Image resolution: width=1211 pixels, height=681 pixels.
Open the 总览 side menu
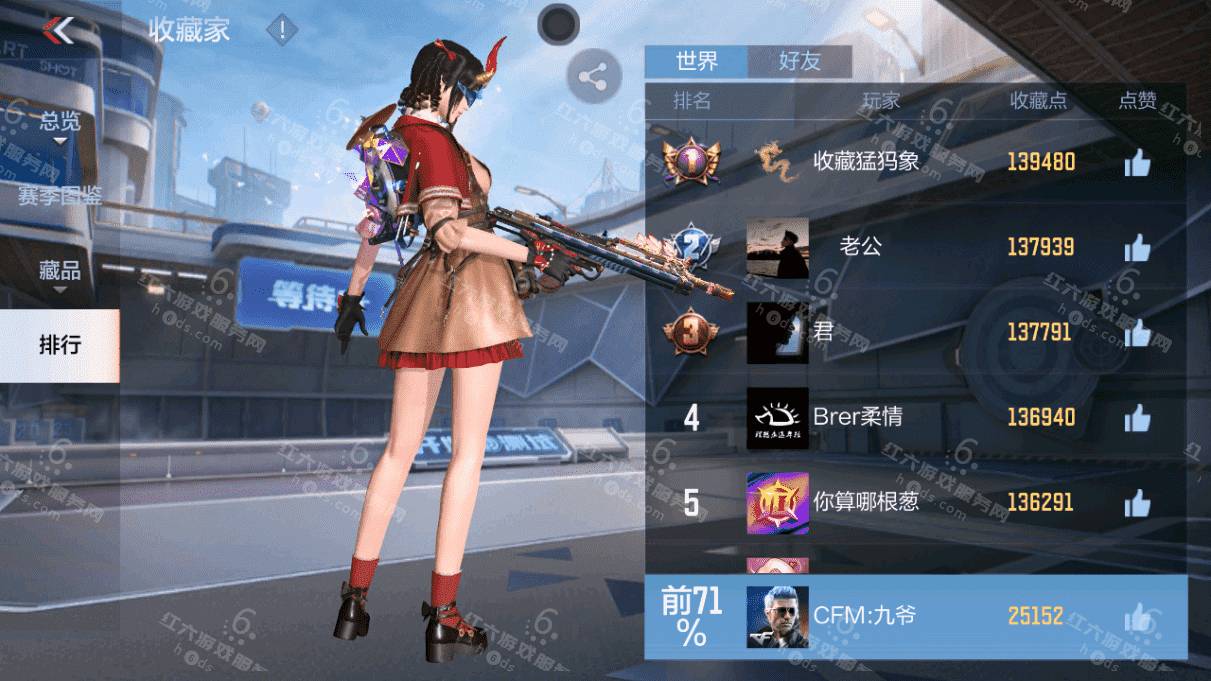(60, 124)
